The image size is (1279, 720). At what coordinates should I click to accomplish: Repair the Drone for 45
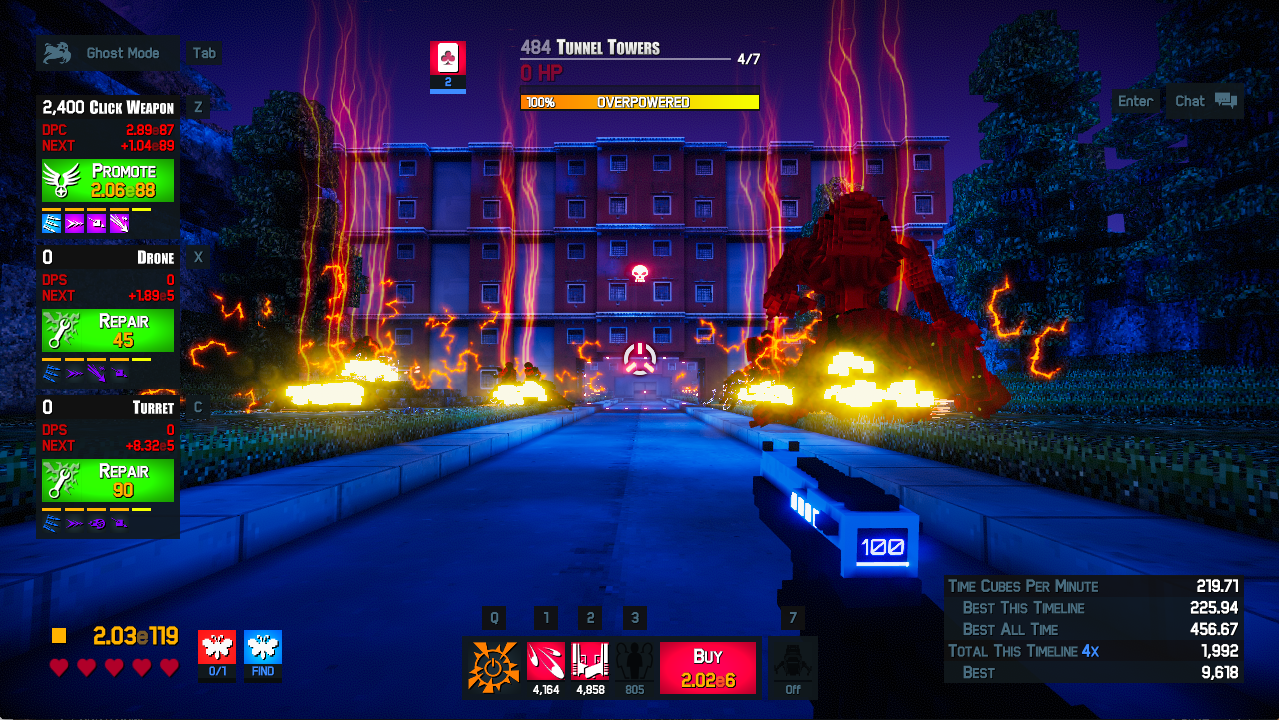pos(108,331)
